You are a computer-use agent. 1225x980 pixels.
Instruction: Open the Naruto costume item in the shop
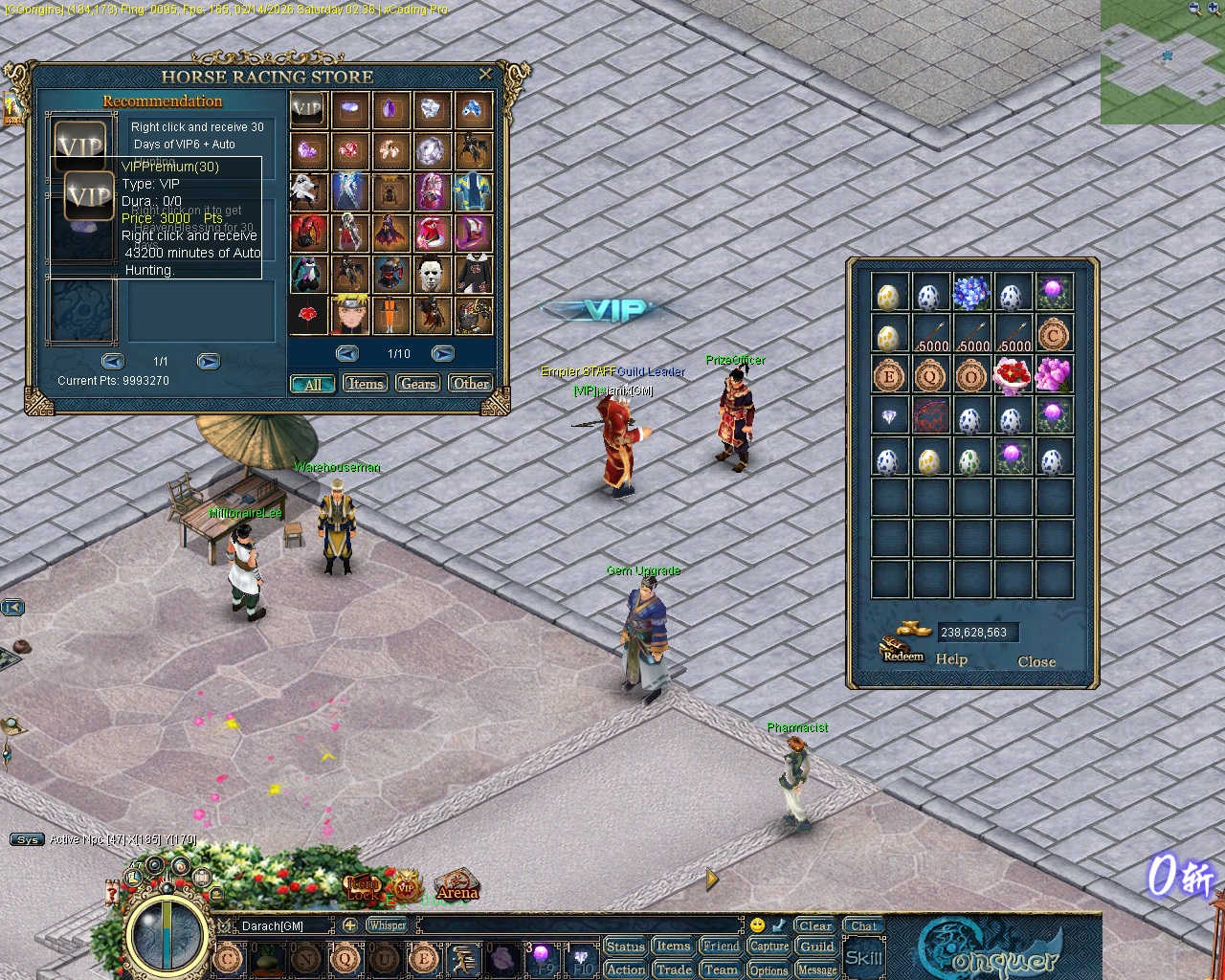349,316
